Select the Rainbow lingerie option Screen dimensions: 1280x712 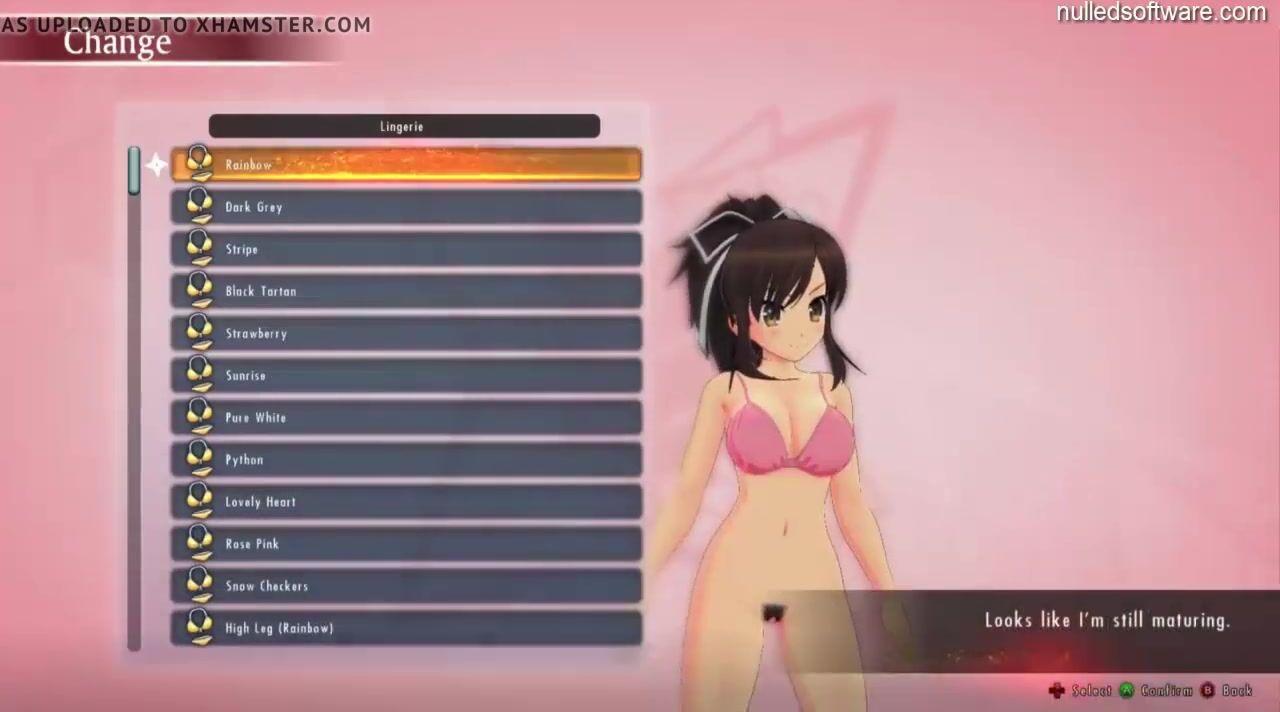[x=406, y=165]
